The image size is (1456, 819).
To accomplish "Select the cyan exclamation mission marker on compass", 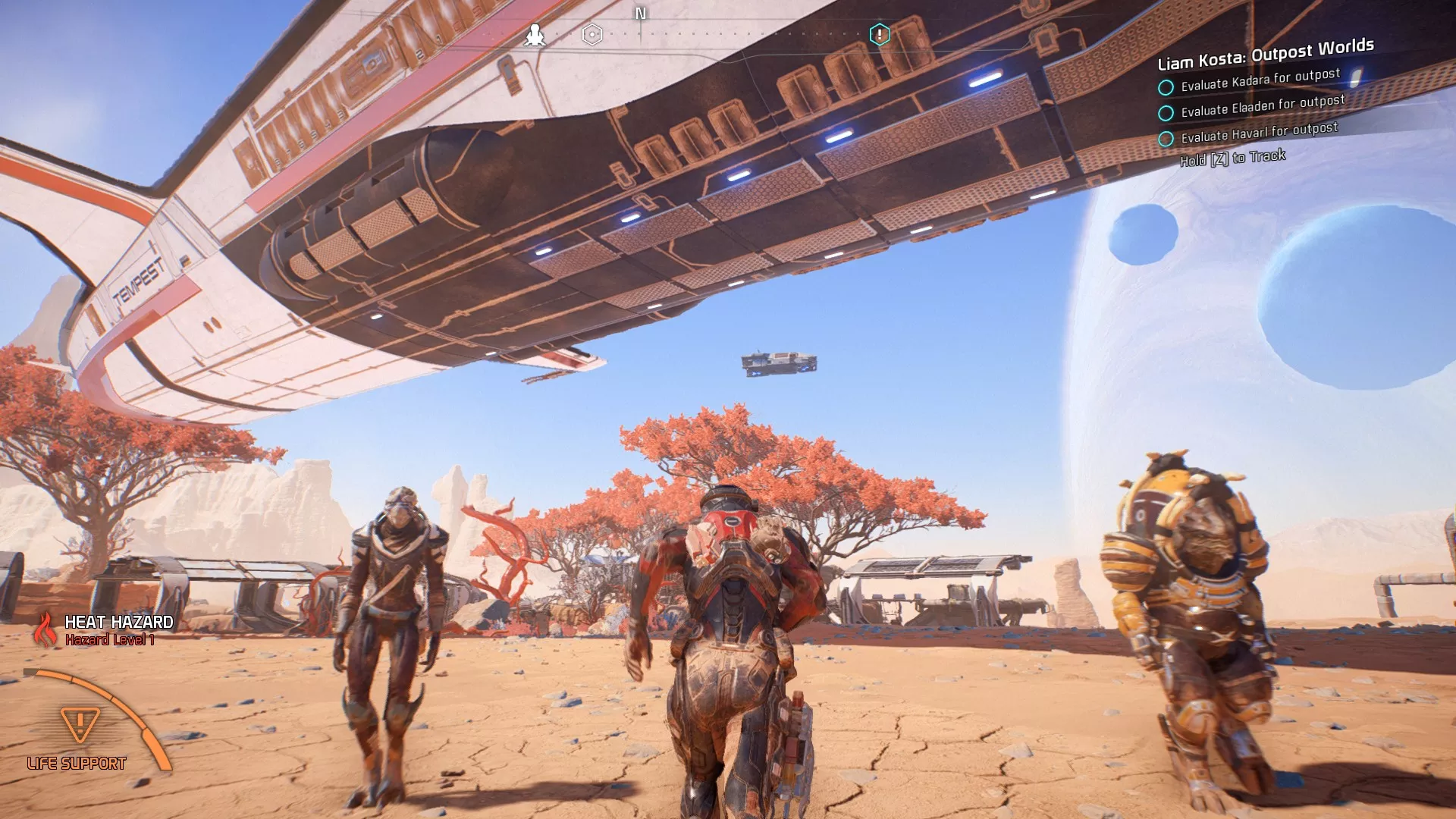I will (880, 33).
